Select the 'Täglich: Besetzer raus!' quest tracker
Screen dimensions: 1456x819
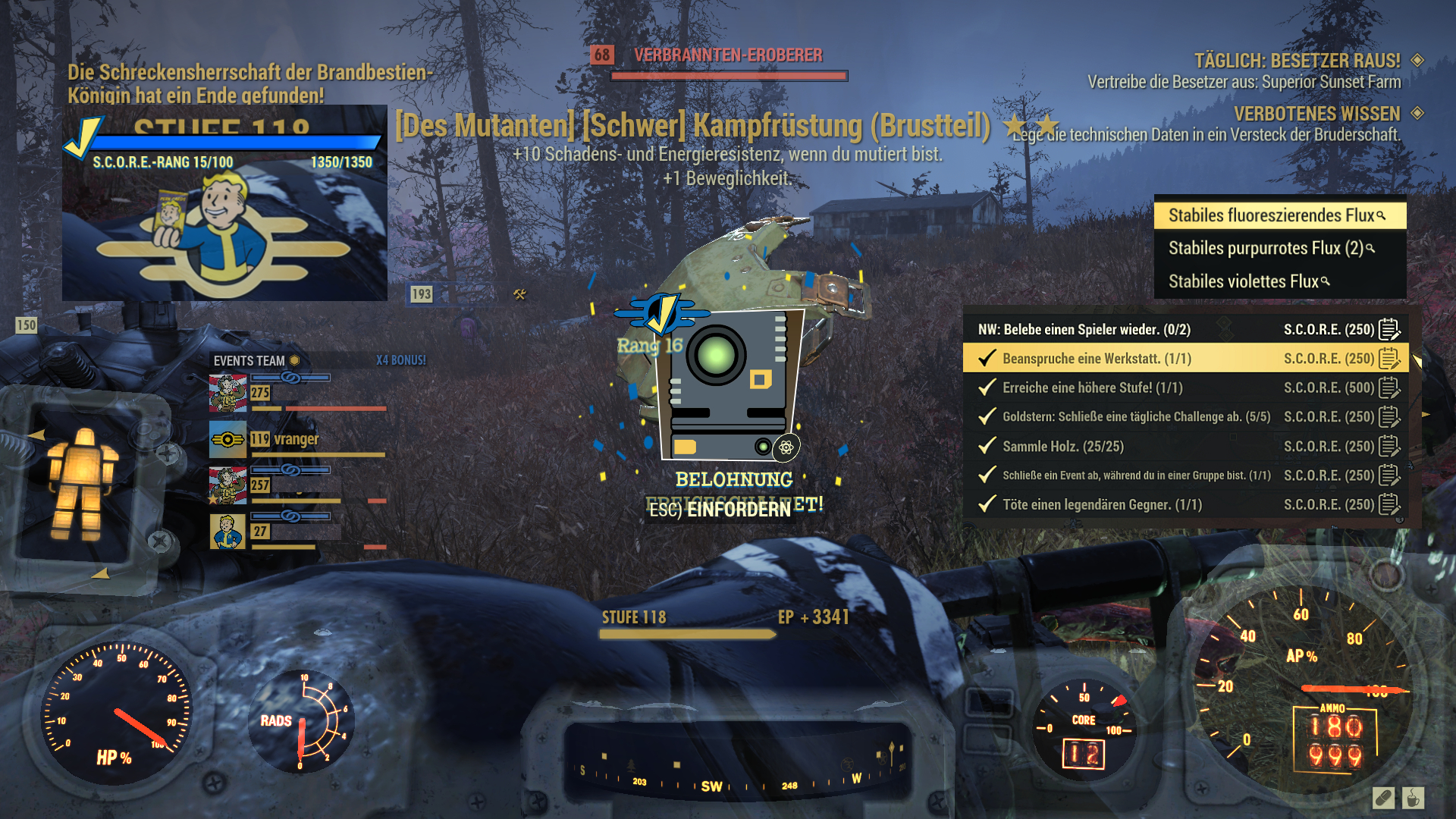1297,61
